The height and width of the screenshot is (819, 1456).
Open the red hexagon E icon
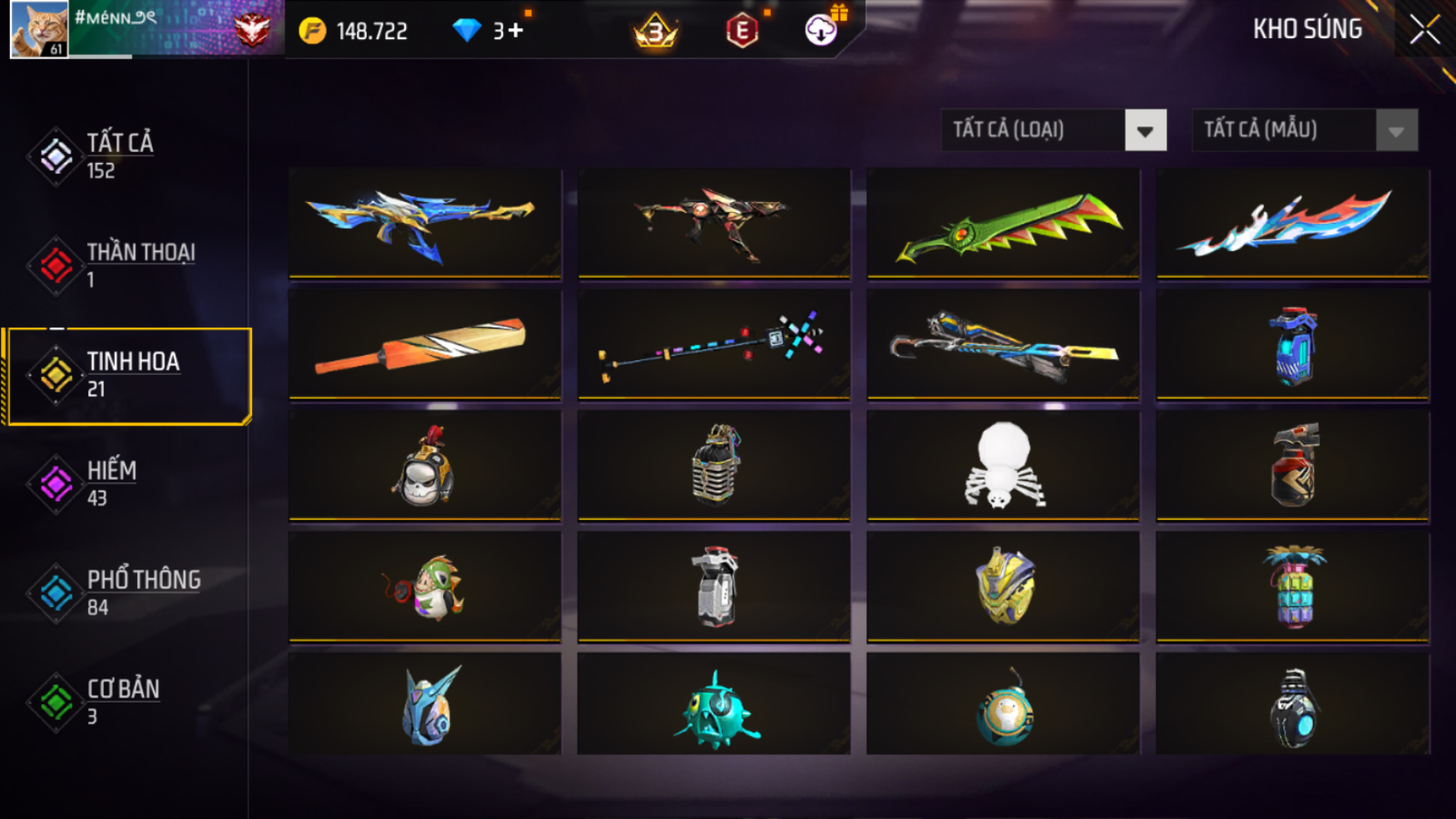(x=742, y=31)
